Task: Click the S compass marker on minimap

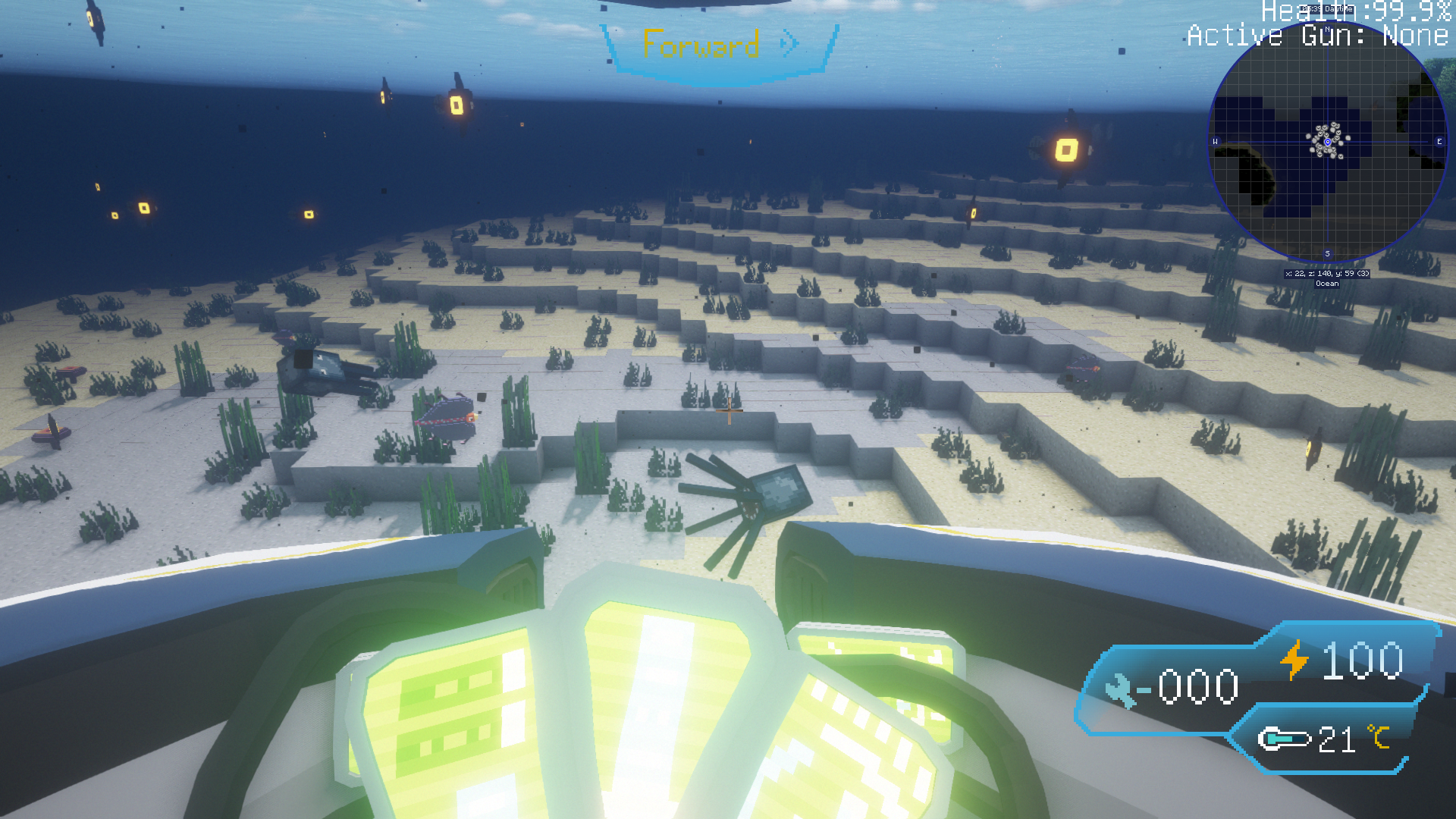Action: pyautogui.click(x=1327, y=253)
